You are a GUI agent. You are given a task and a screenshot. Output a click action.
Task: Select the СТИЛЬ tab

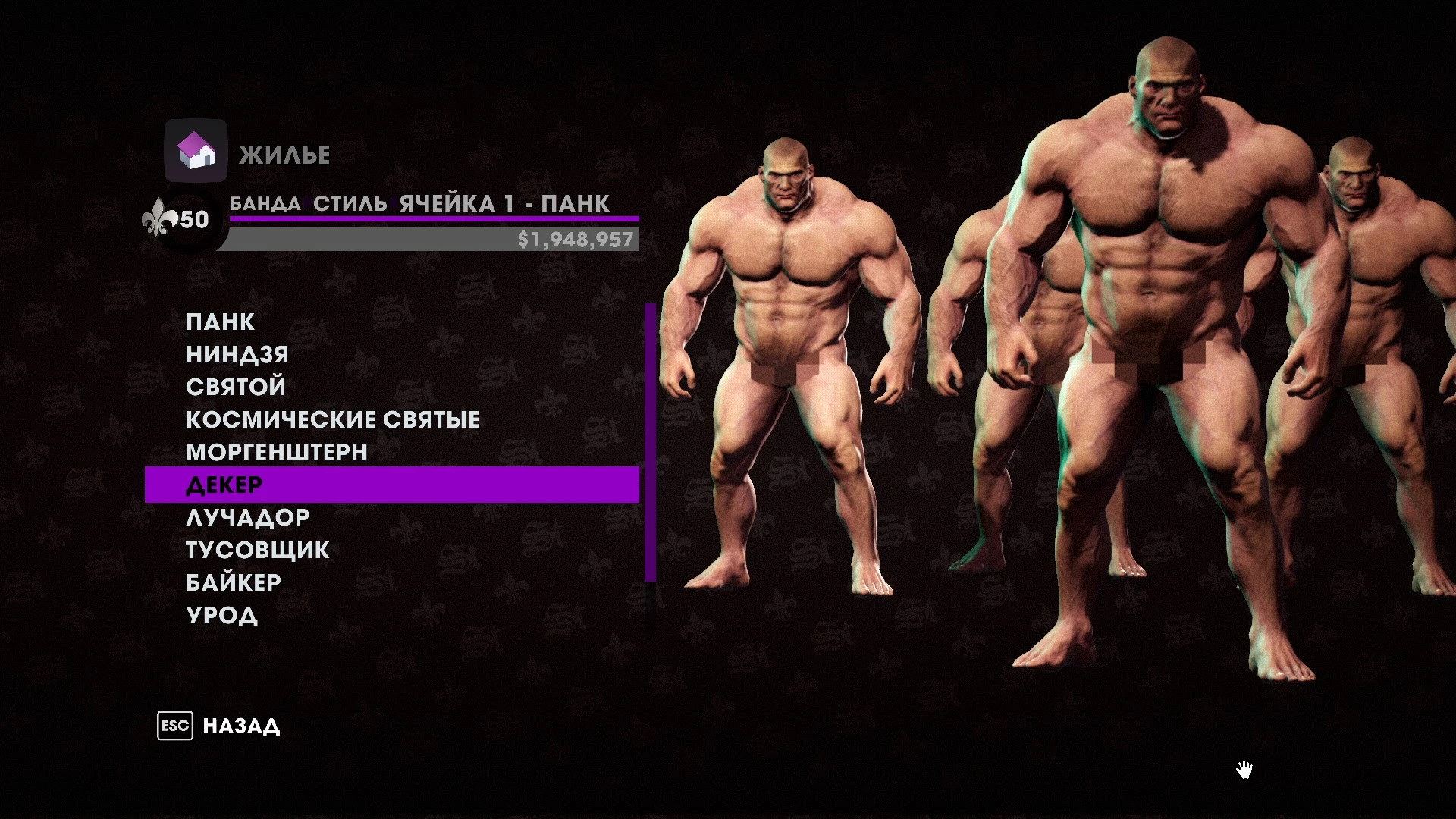[x=348, y=203]
